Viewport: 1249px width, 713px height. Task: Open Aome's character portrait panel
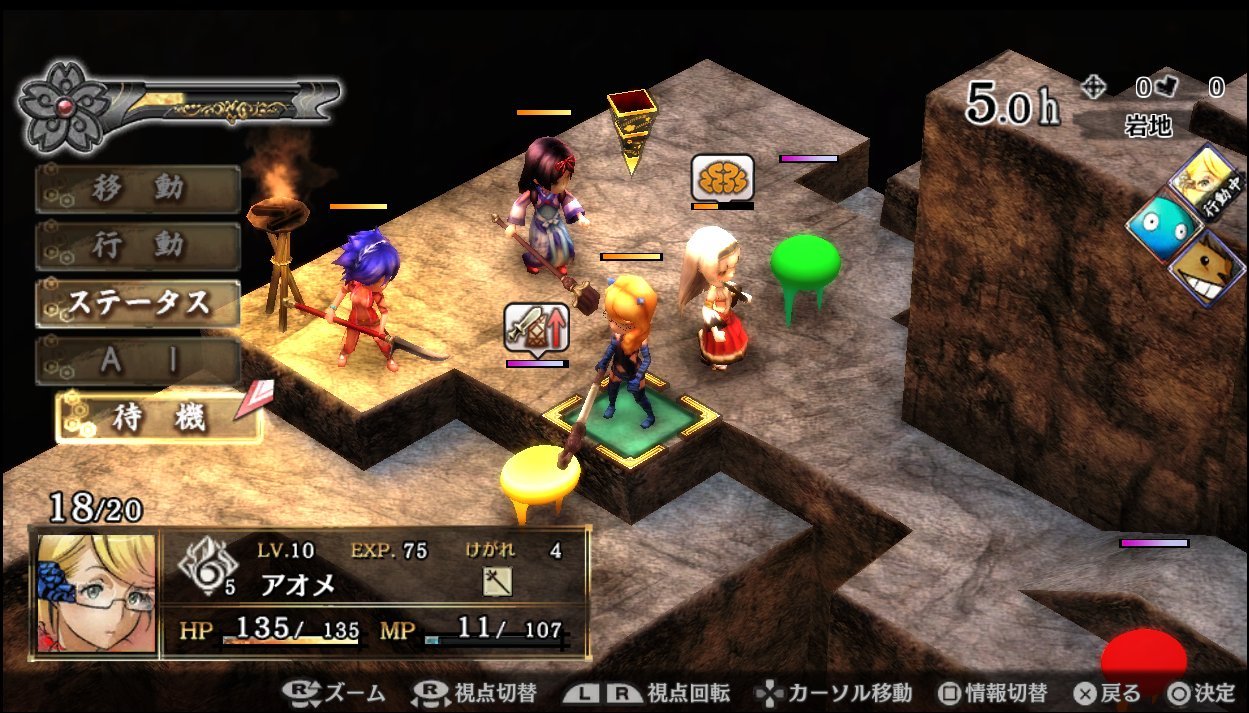pyautogui.click(x=97, y=593)
